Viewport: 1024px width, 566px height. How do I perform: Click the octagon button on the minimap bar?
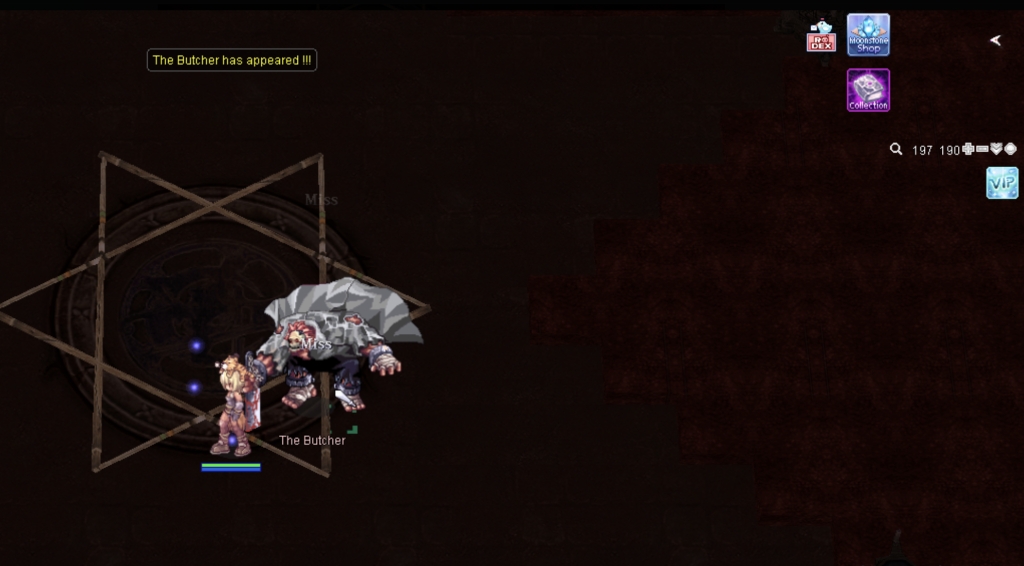1010,149
